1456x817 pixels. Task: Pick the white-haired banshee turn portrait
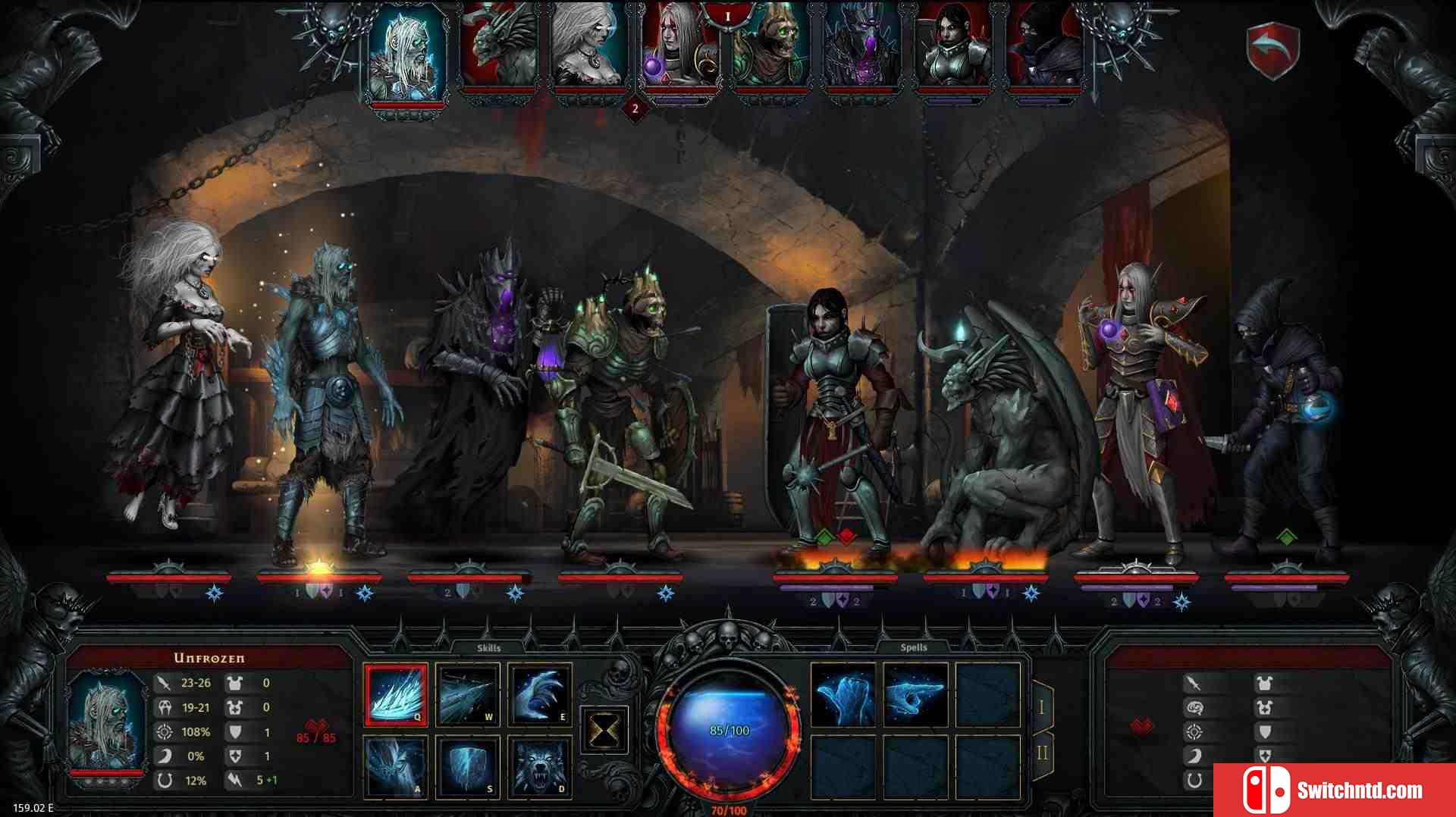[x=591, y=47]
